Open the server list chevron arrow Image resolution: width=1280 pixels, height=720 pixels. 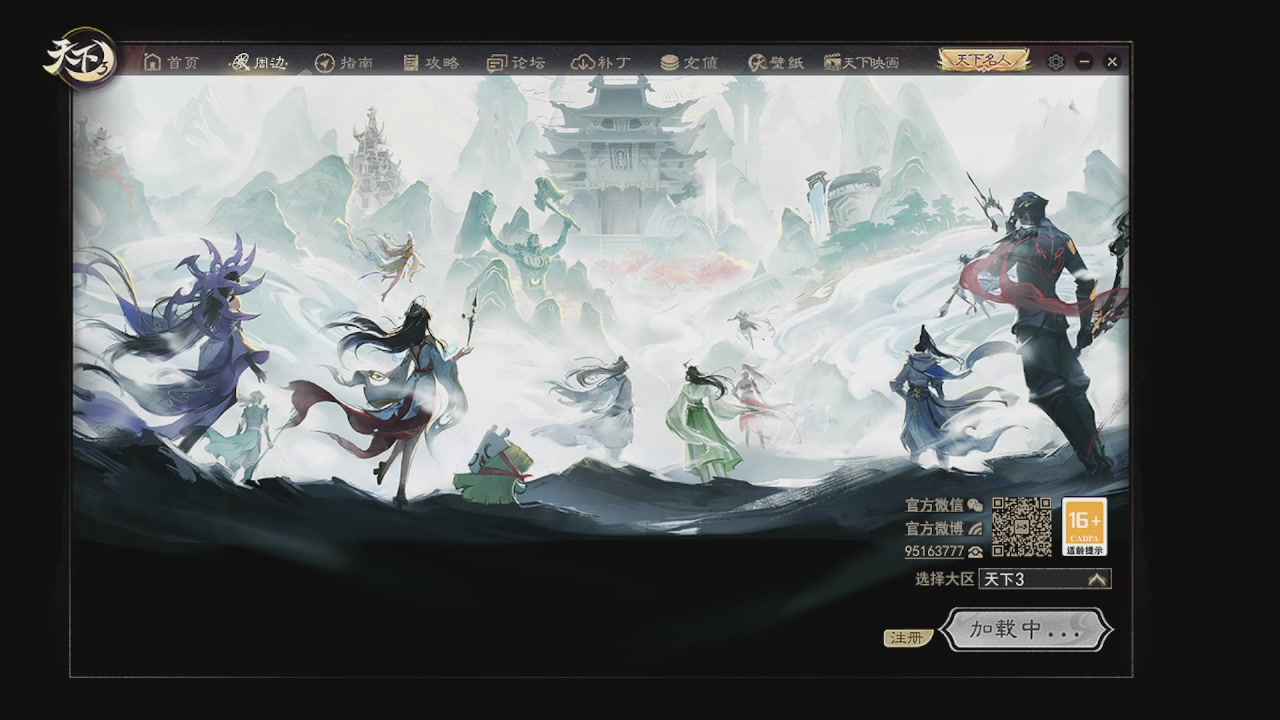[1096, 578]
